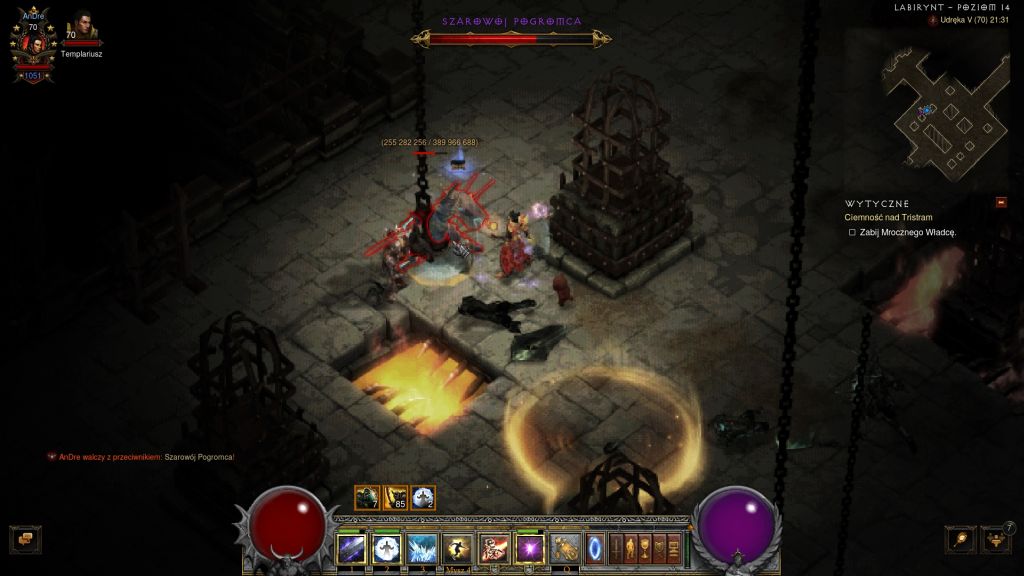
Task: Select the green-armored buff icon showing 7
Action: tap(366, 497)
